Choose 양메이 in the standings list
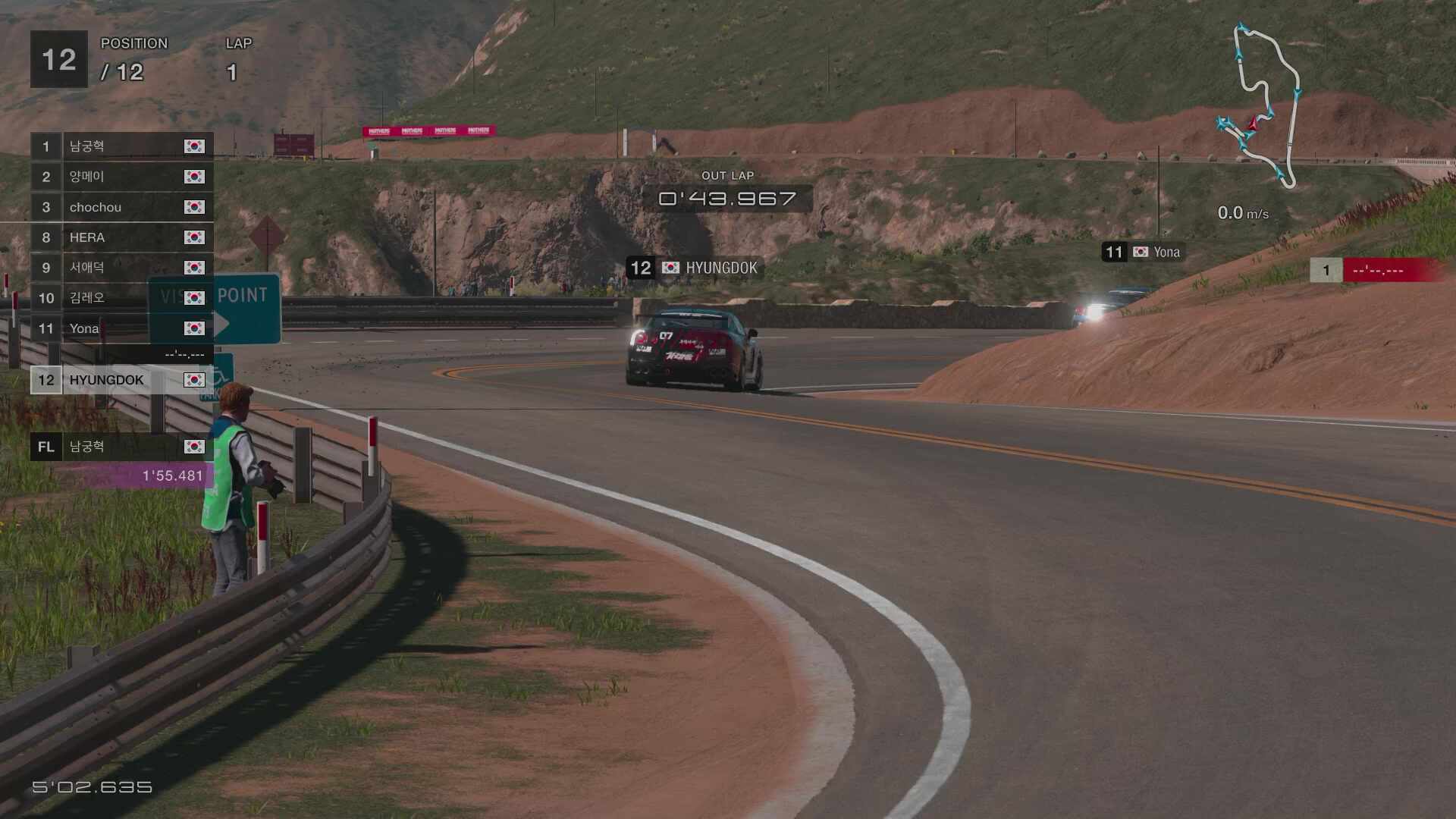Viewport: 1456px width, 819px height. [x=121, y=177]
